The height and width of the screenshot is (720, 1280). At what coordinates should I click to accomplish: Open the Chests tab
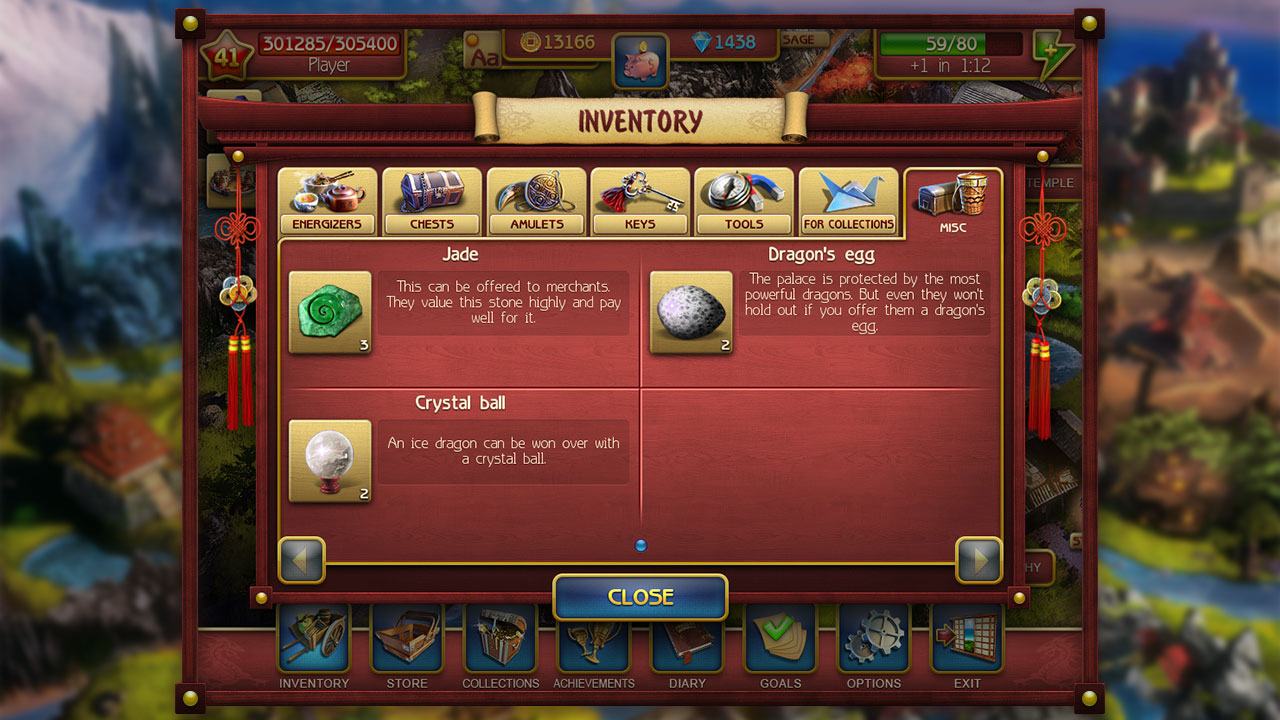(432, 202)
